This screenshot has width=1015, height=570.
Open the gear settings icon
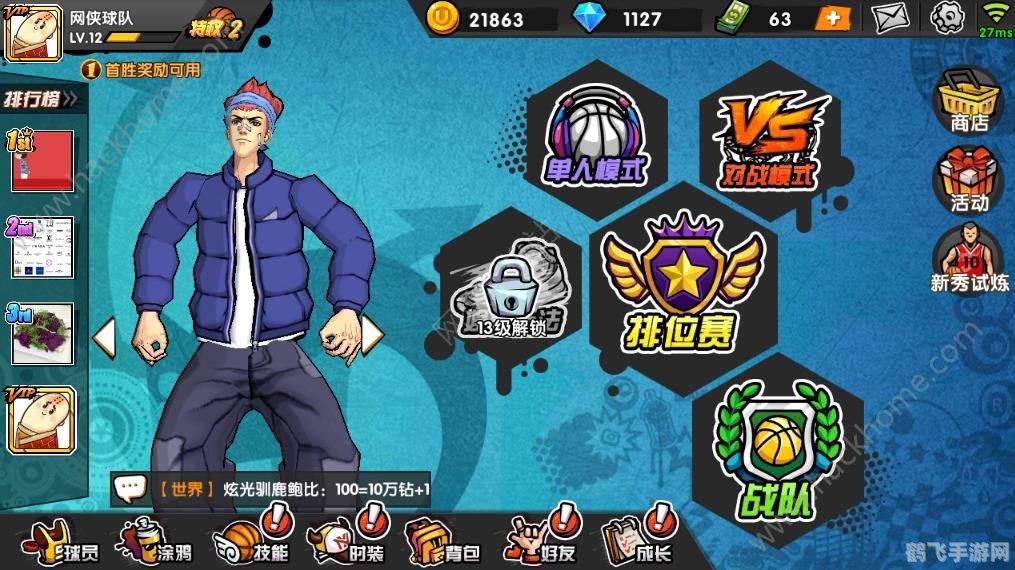tap(946, 17)
